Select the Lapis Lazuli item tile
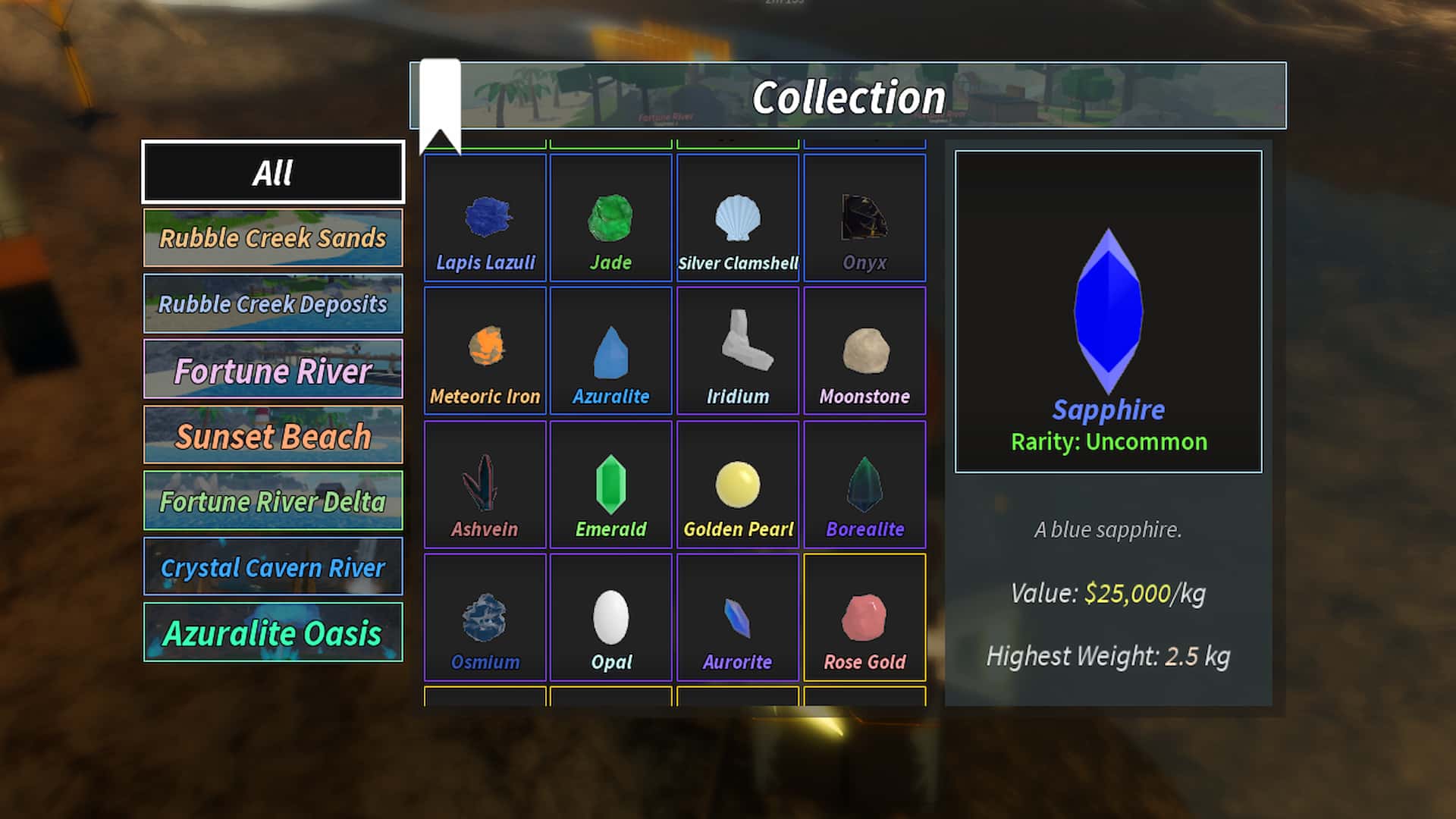The image size is (1456, 819). tap(485, 218)
